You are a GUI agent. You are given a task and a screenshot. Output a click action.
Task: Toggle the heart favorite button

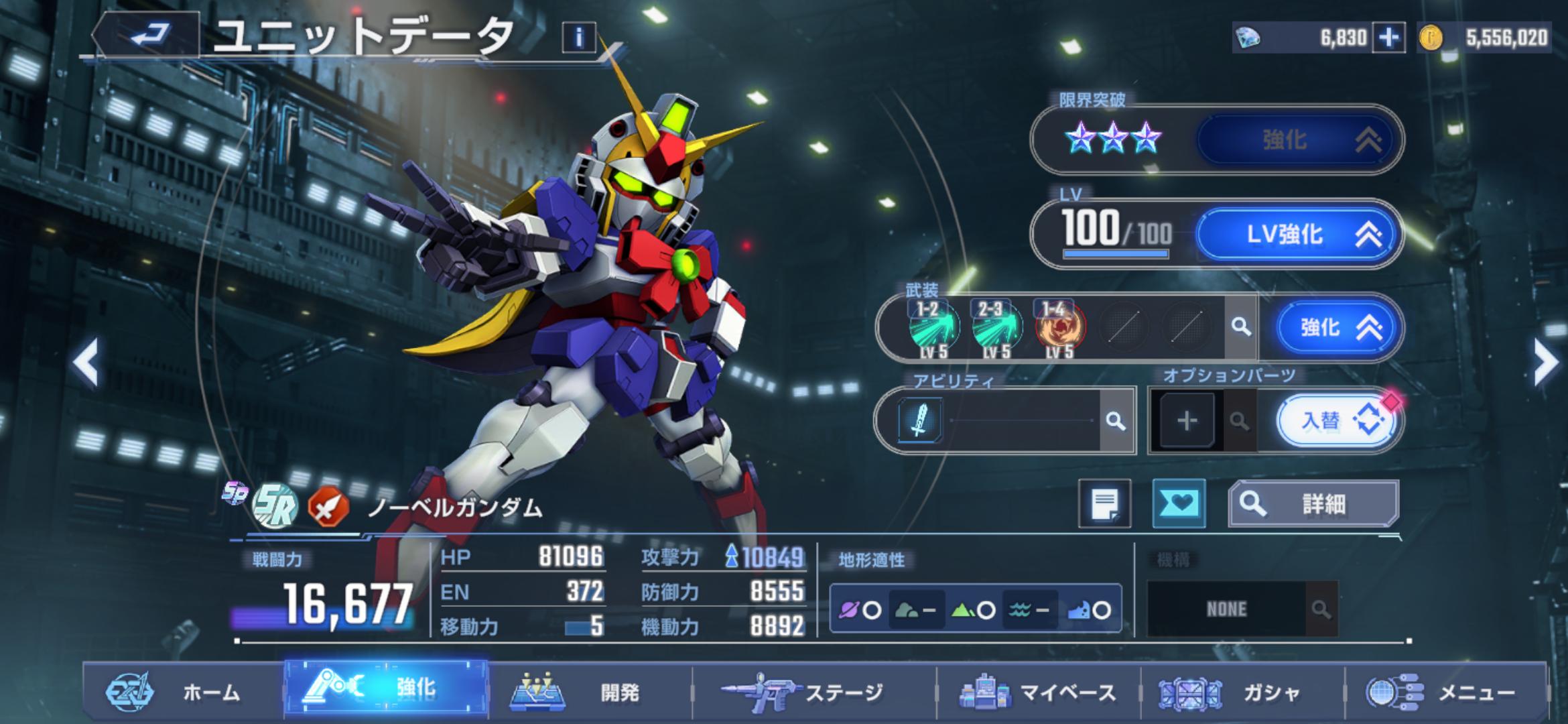pos(1179,503)
